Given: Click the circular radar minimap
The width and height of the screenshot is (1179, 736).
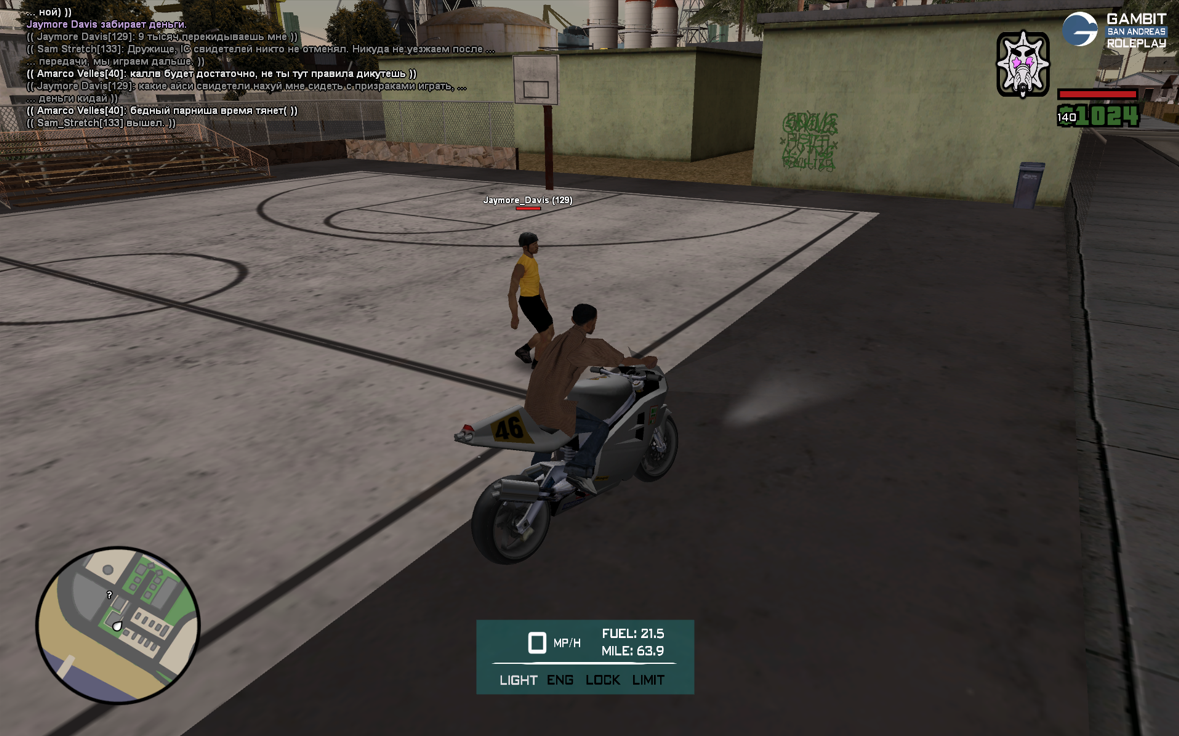Looking at the screenshot, I should click(x=118, y=625).
